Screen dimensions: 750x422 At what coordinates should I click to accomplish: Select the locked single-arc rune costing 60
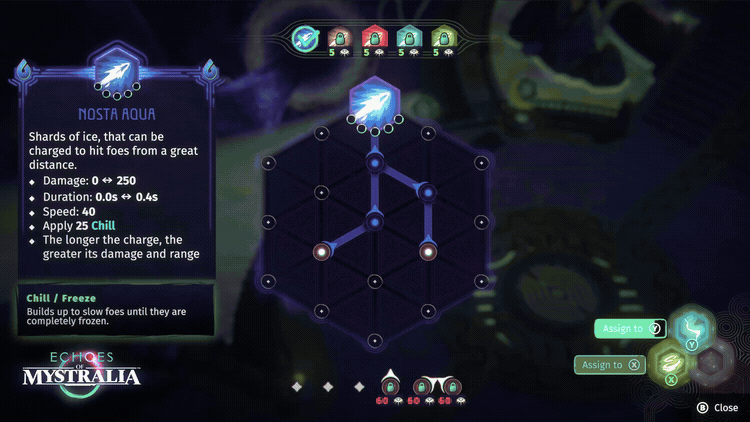390,386
